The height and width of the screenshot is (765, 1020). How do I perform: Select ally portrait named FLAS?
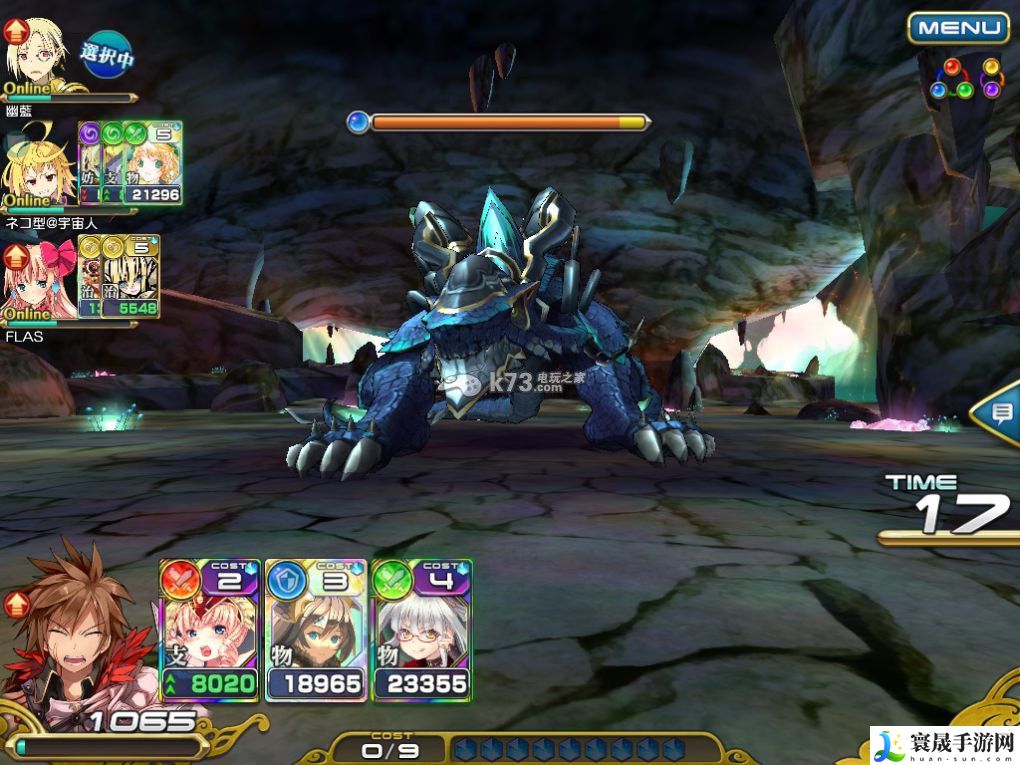(x=40, y=282)
